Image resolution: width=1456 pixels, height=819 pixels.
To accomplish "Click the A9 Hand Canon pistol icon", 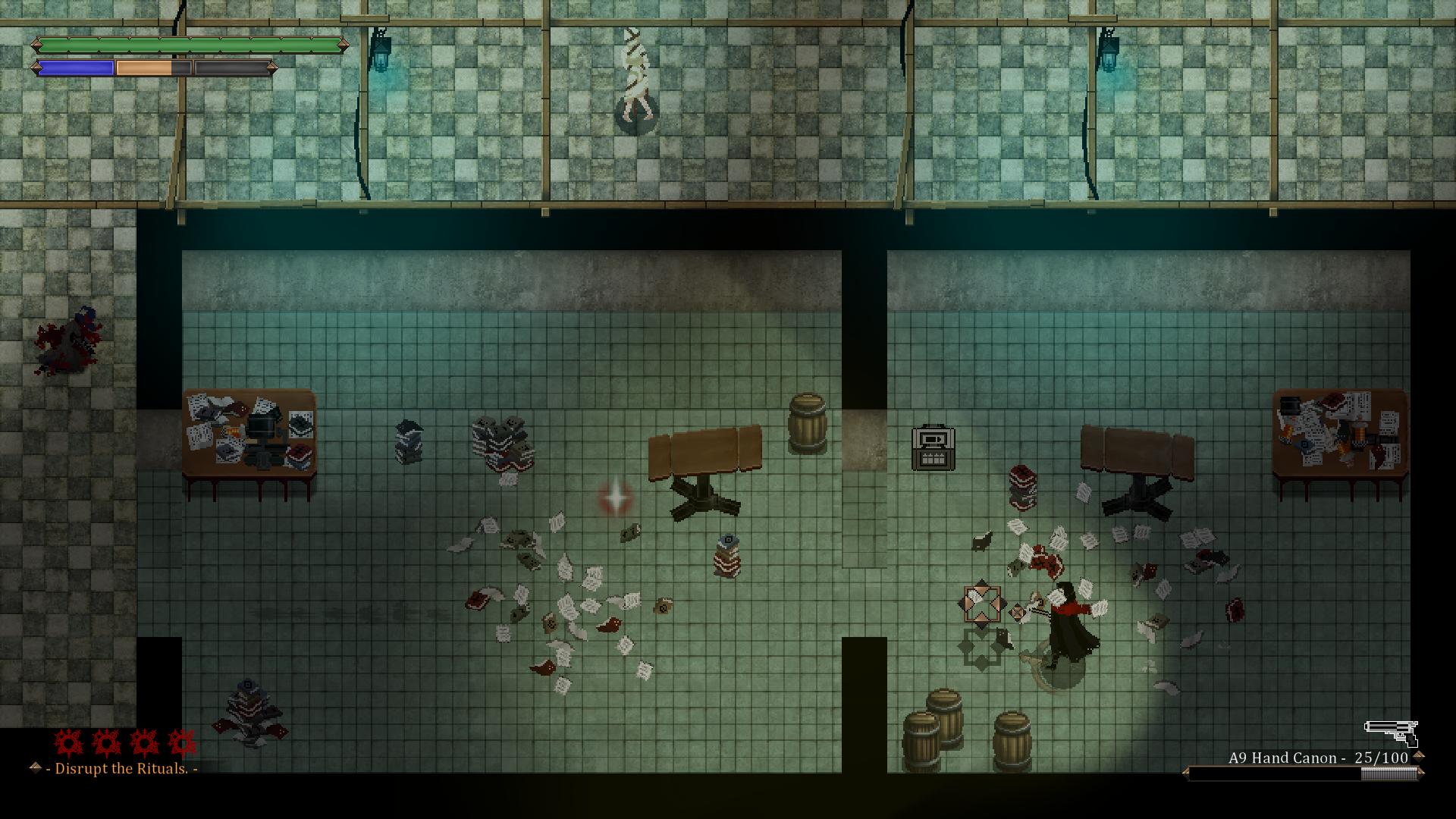I will pyautogui.click(x=1391, y=733).
